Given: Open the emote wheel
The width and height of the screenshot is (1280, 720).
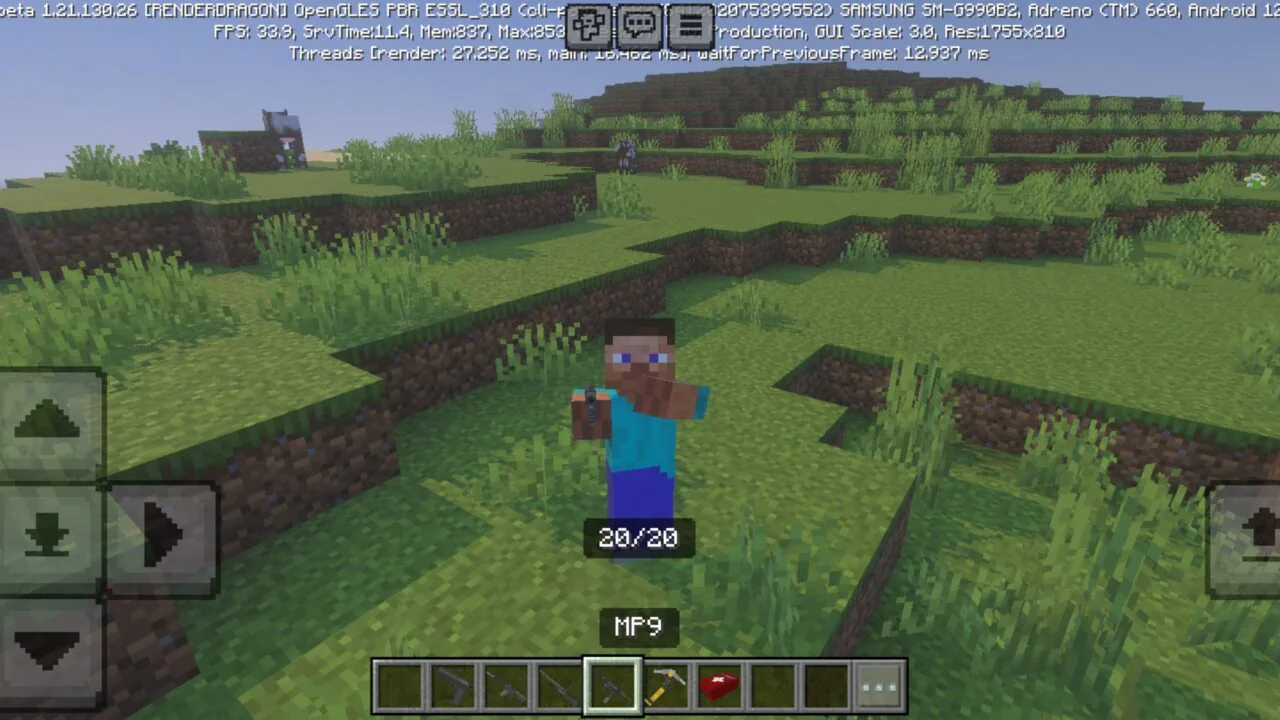Looking at the screenshot, I should point(588,26).
